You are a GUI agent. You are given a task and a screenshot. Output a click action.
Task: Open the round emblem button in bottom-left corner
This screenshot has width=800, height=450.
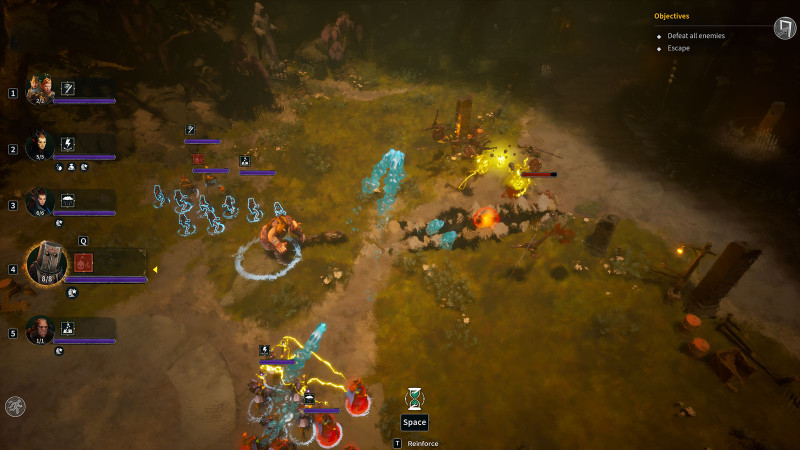point(15,406)
